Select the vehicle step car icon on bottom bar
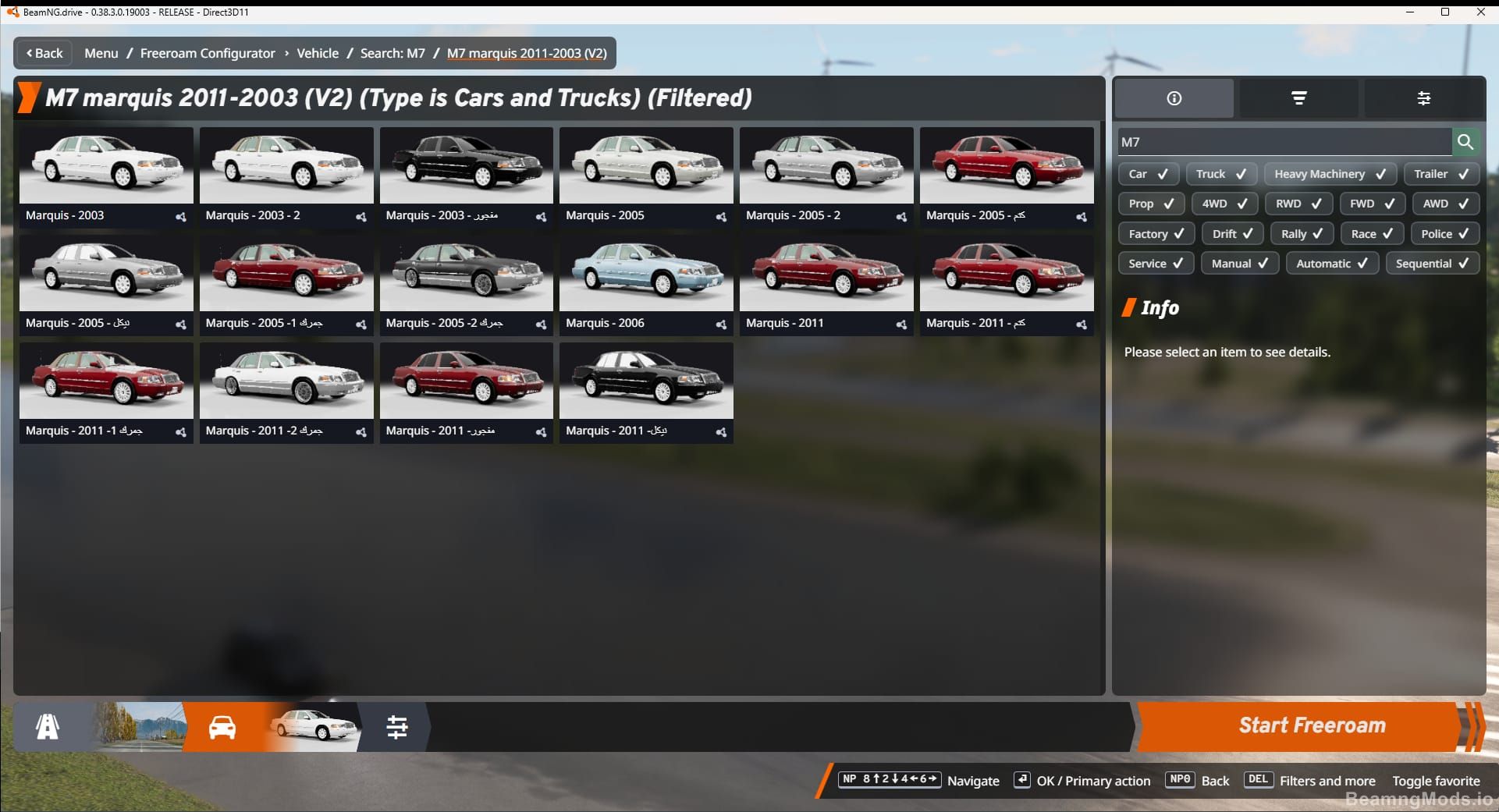Screen dimensions: 1499x812 click(221, 726)
